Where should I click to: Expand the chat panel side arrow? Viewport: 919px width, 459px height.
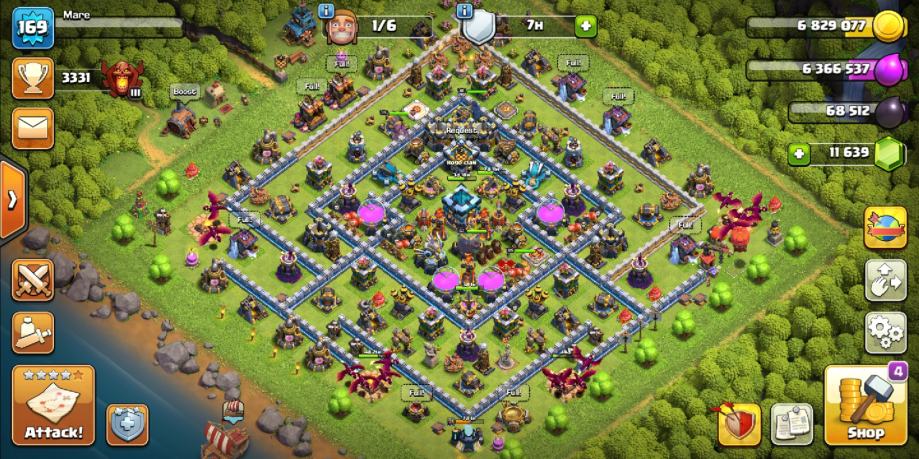(12, 199)
